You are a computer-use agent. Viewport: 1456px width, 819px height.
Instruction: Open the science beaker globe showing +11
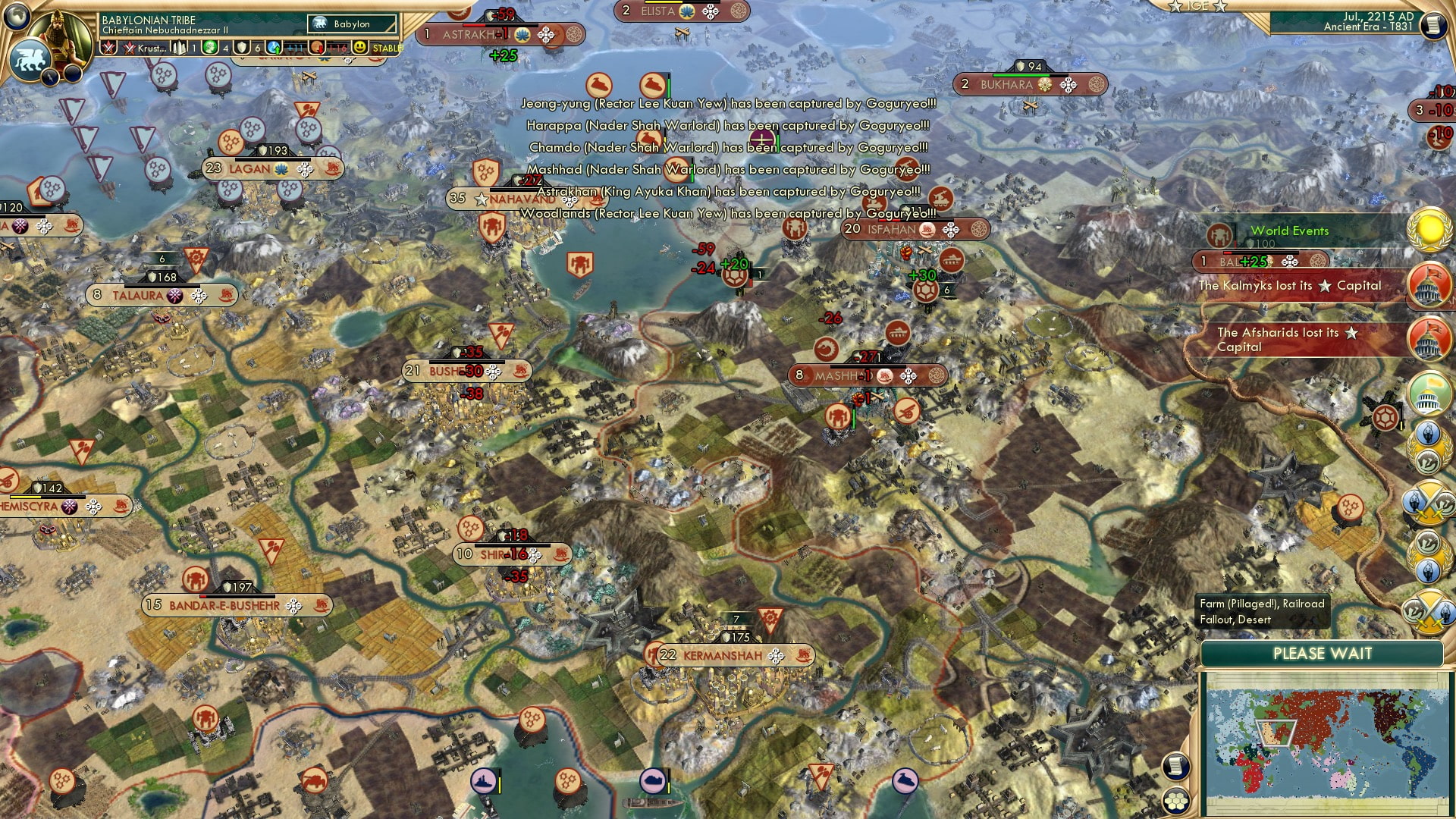(x=272, y=48)
